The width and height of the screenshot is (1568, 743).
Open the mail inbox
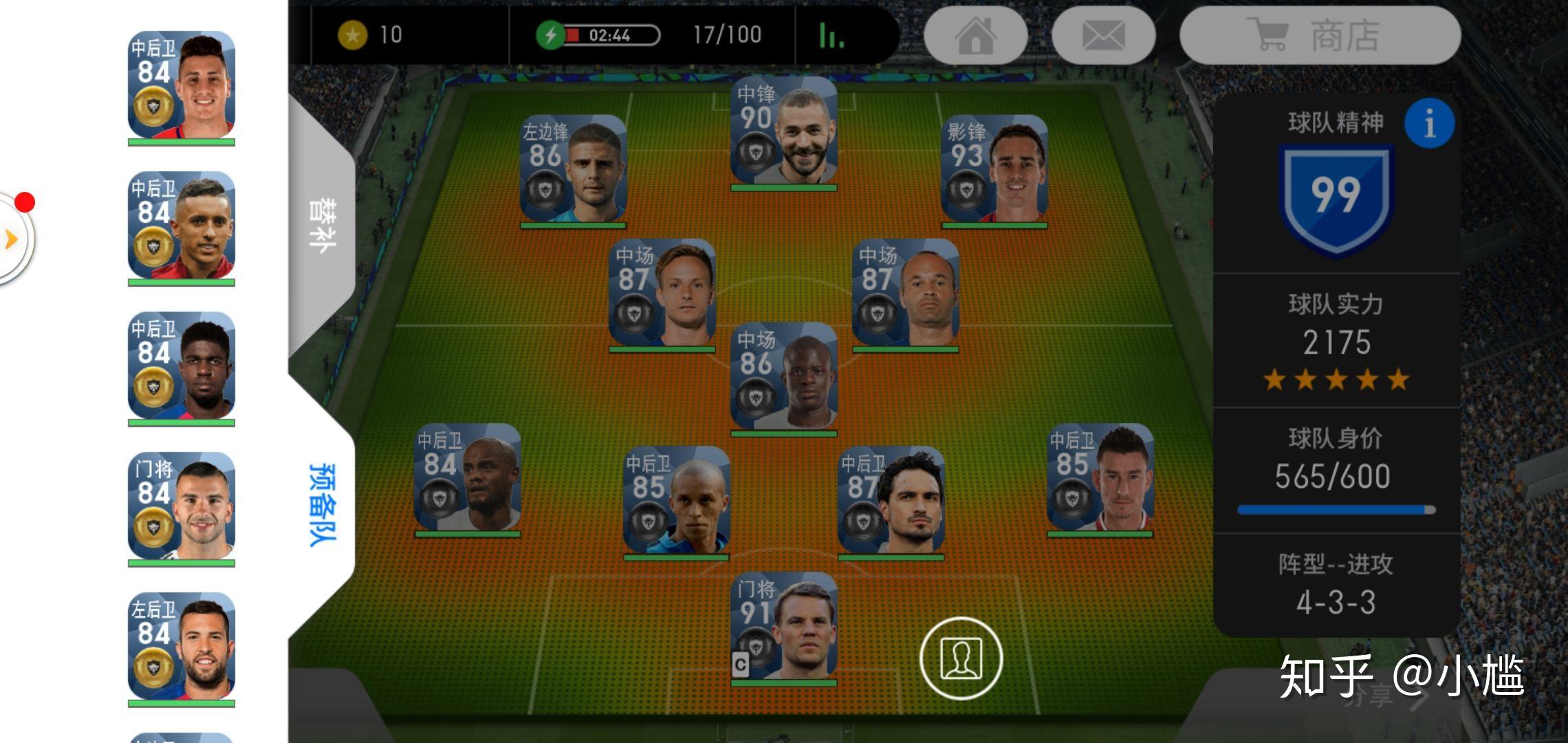tap(1103, 36)
